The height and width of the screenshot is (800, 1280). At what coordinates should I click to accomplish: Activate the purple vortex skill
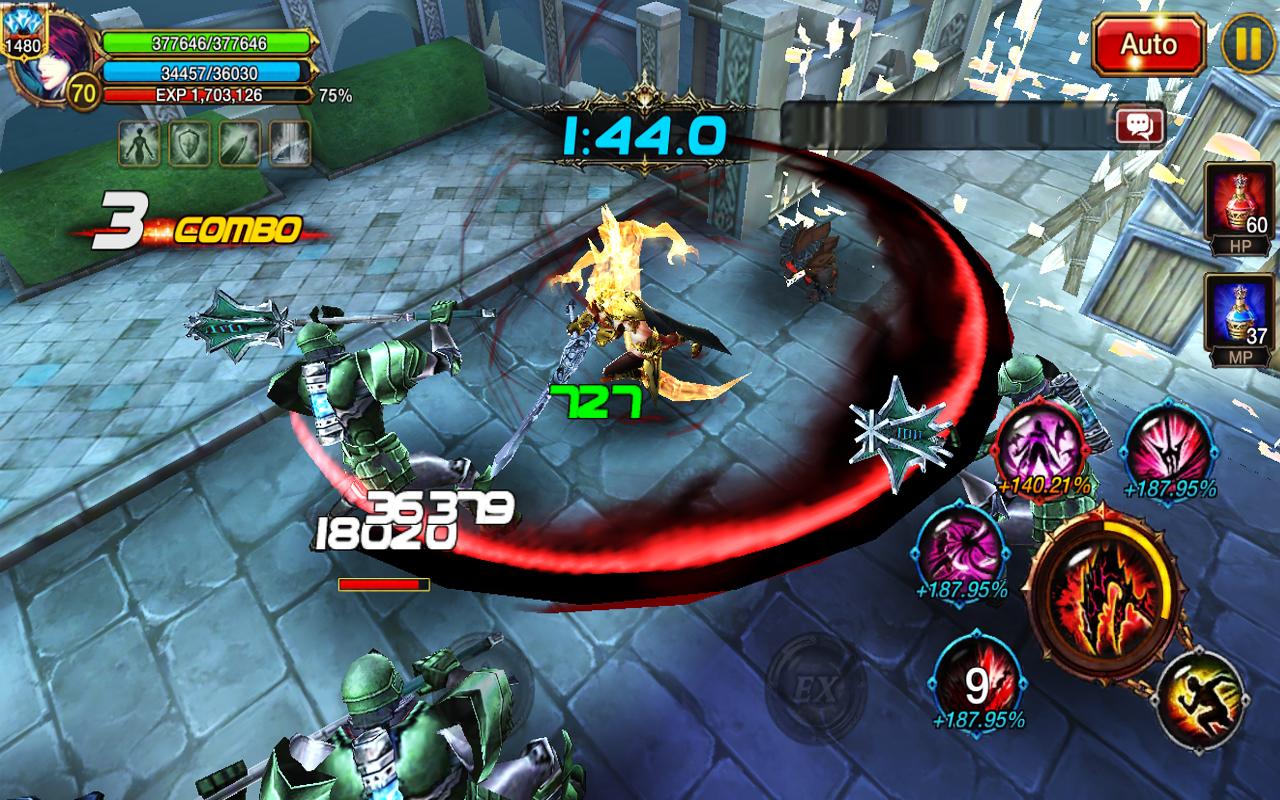959,546
